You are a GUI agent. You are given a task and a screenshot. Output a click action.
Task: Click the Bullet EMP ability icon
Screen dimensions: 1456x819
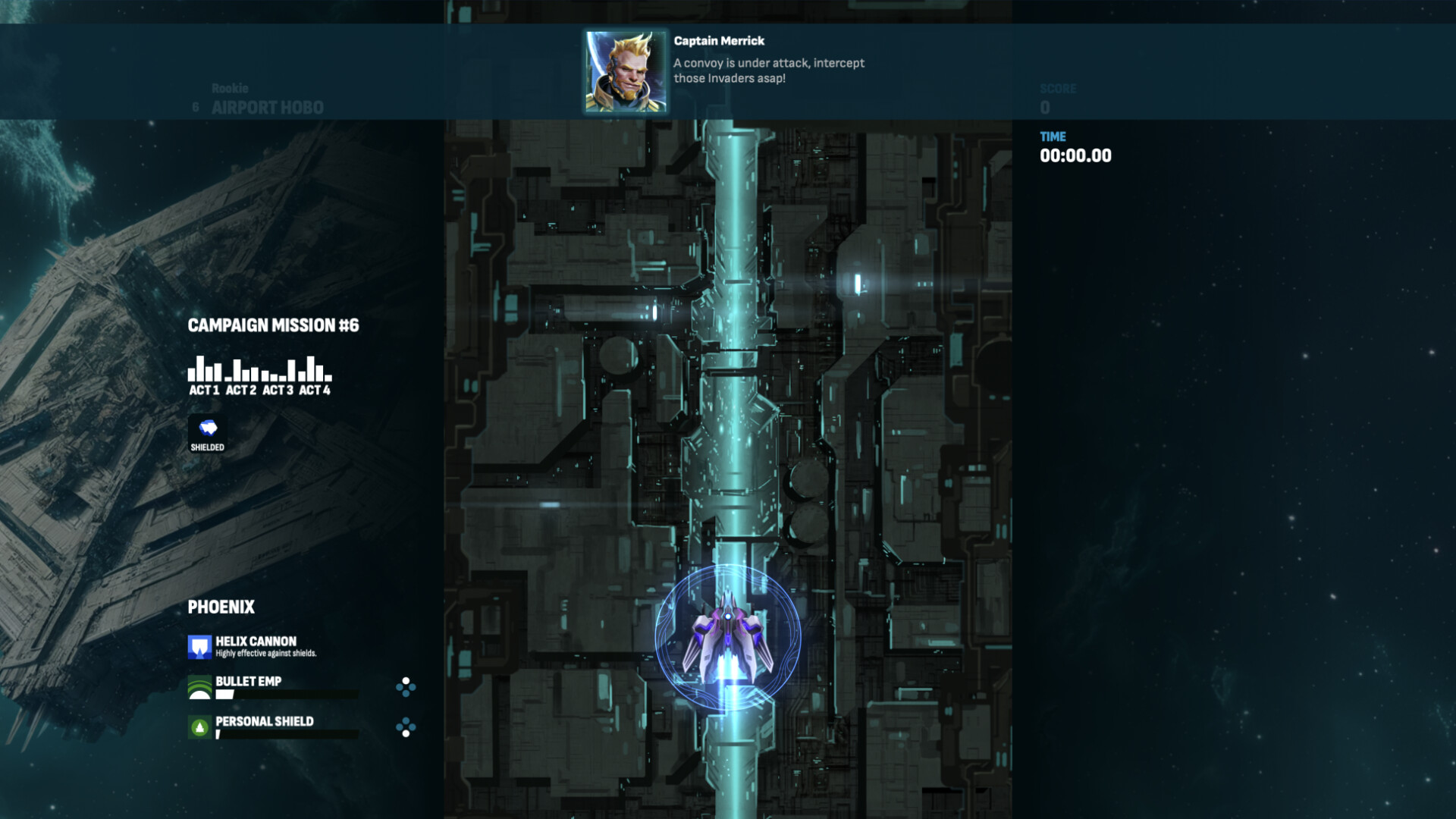[199, 686]
